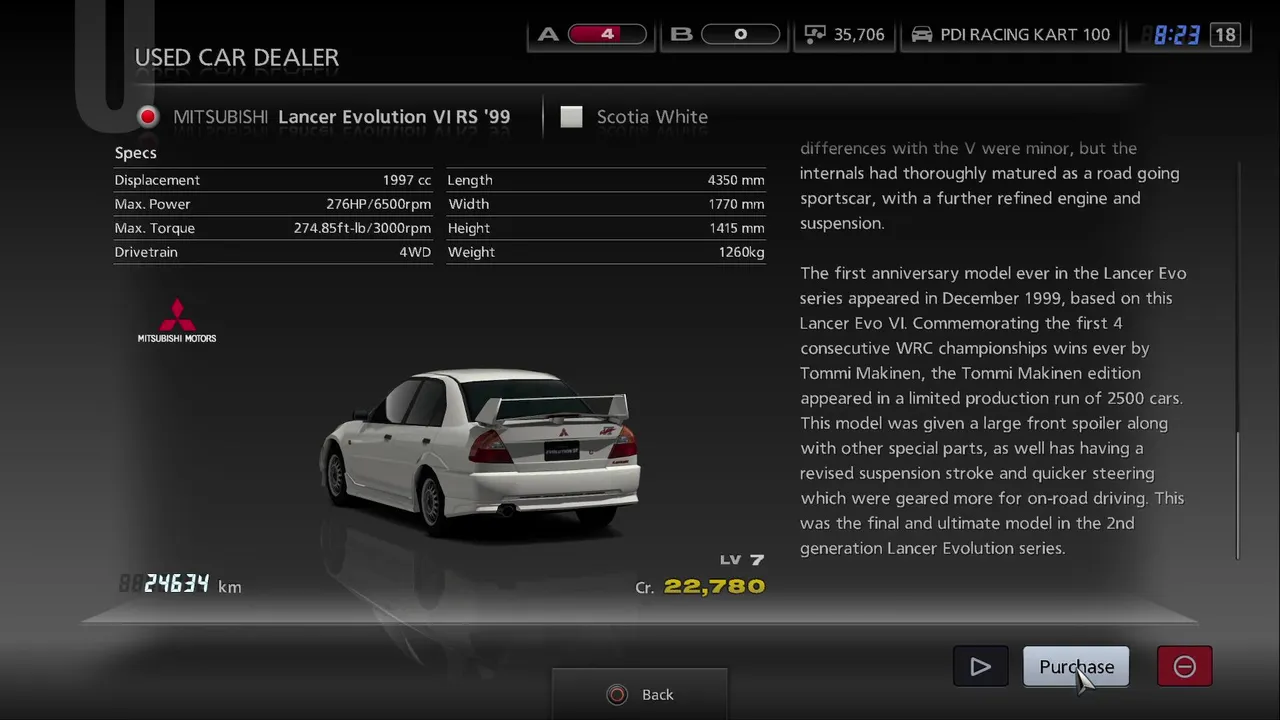1280x720 pixels.
Task: Click the red minus circle button
Action: 1184,667
